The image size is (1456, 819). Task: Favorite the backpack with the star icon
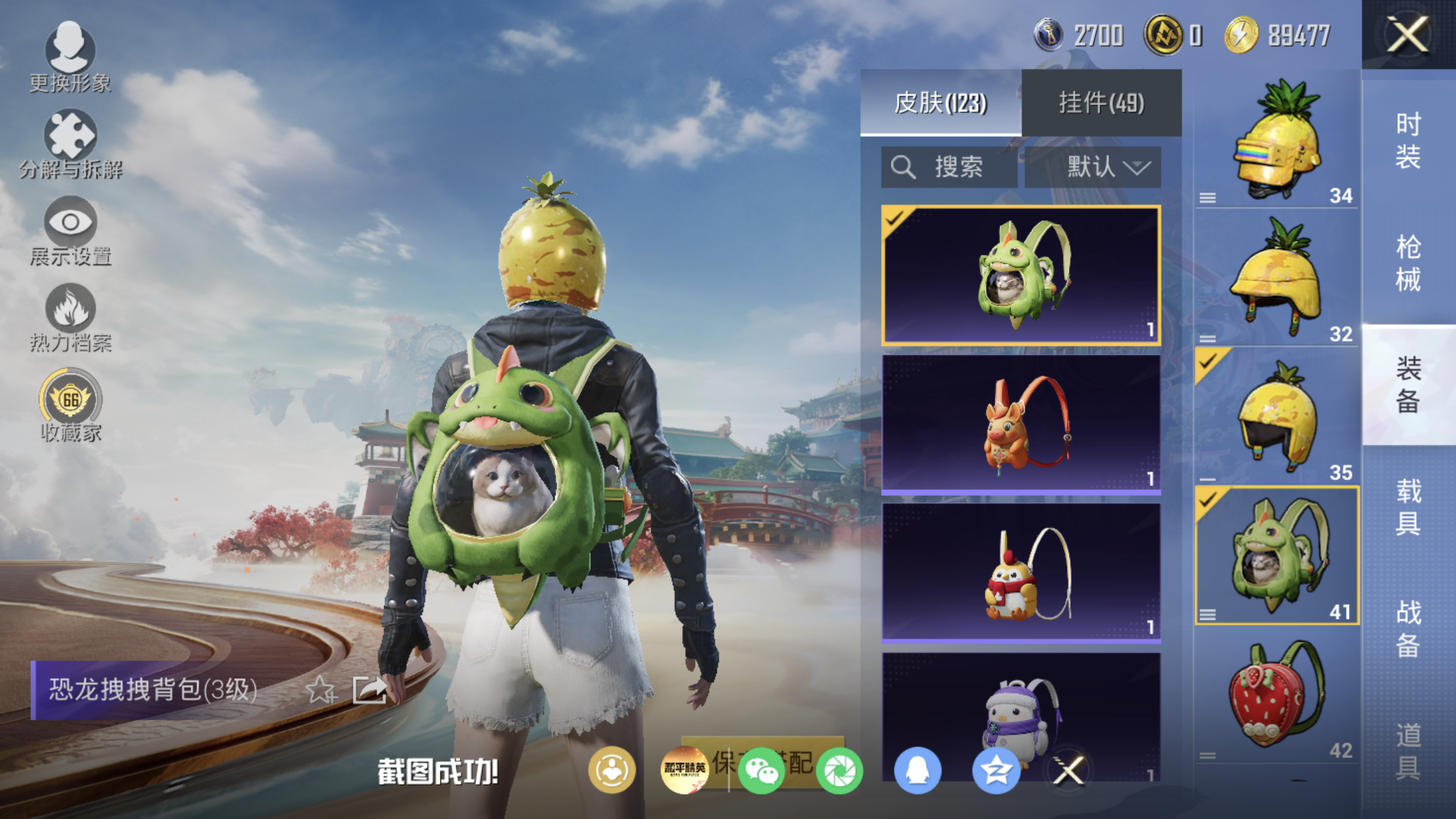[x=321, y=690]
